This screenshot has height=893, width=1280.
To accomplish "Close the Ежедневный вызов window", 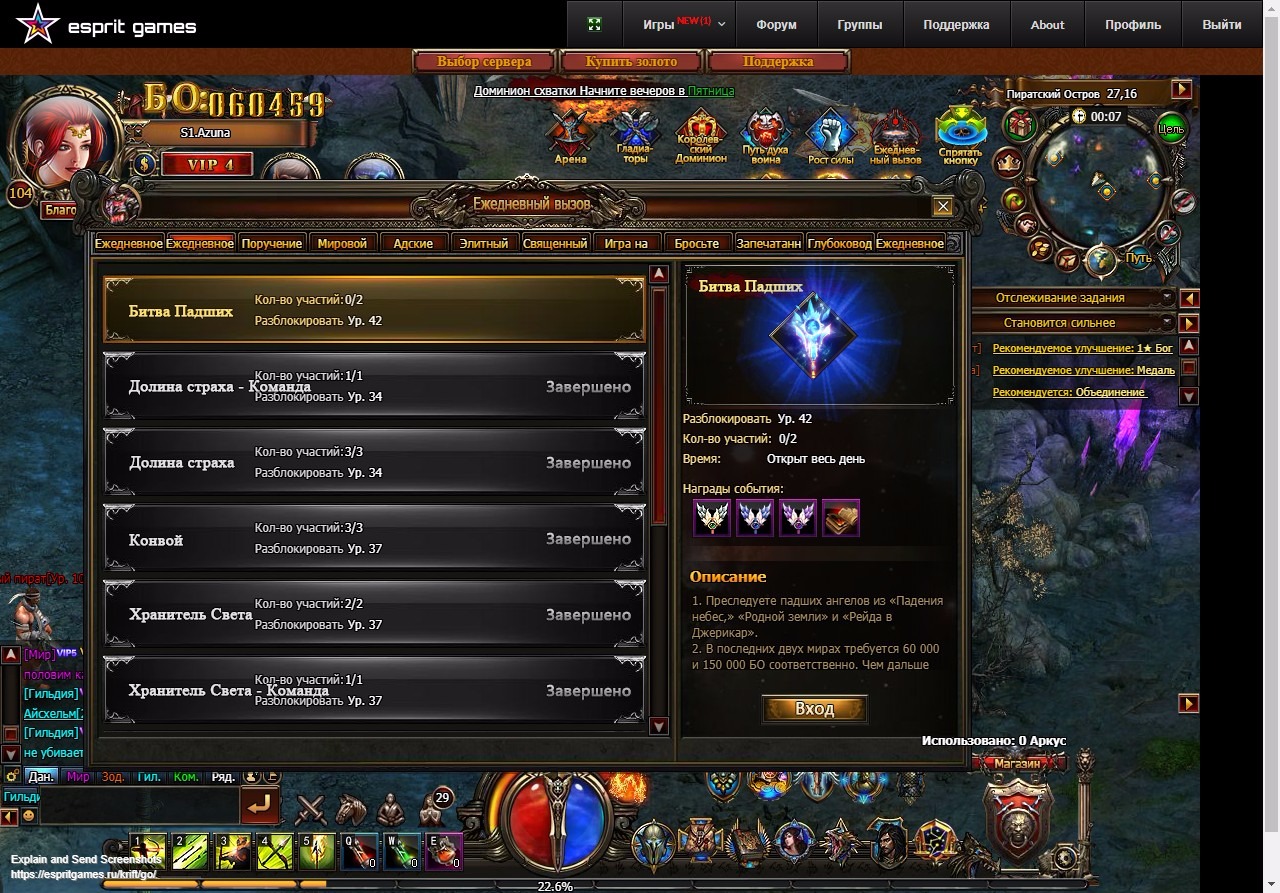I will (x=942, y=207).
